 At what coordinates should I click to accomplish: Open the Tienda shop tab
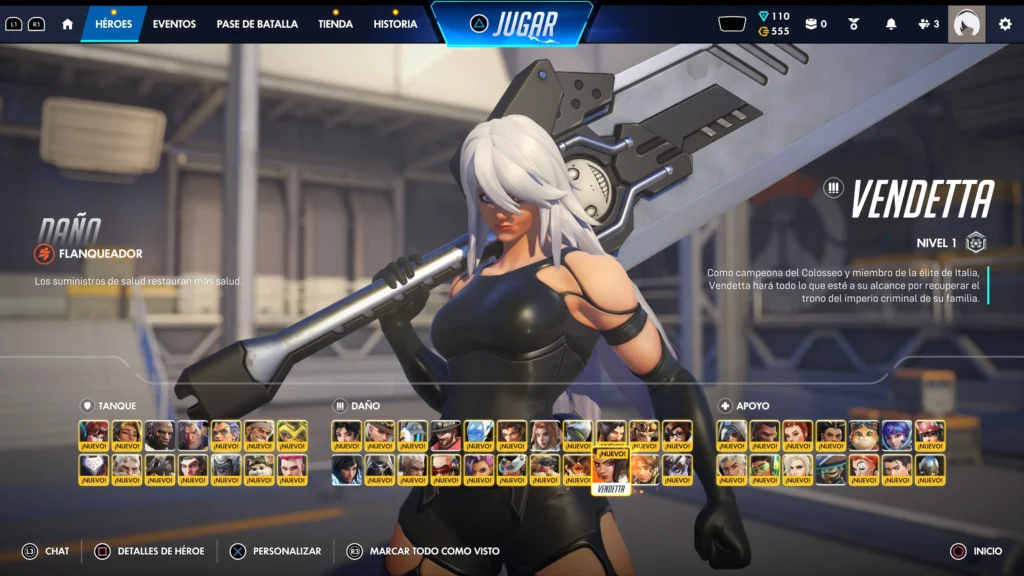tap(335, 24)
